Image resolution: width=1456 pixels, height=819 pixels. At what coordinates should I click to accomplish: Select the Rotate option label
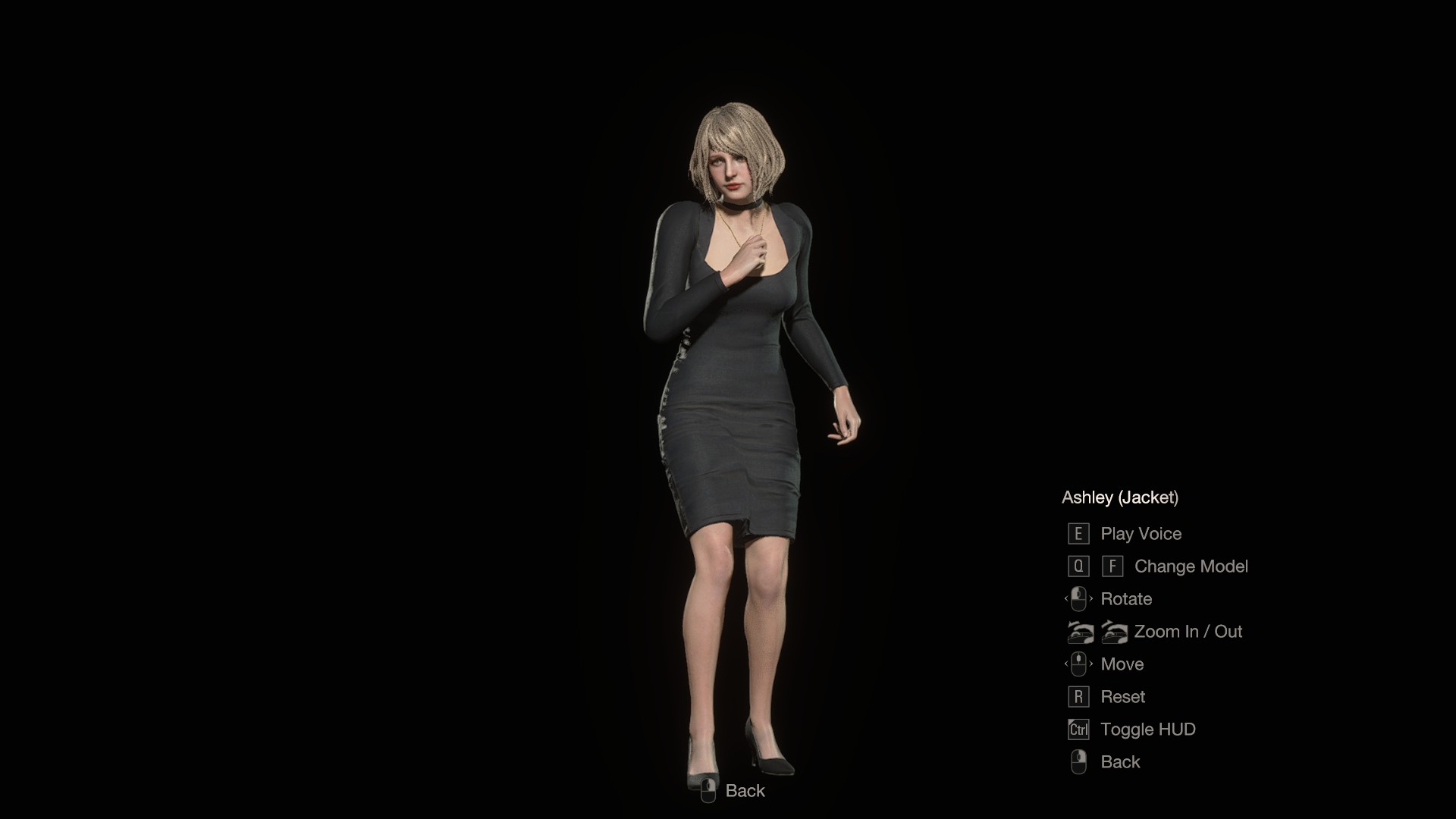point(1126,598)
